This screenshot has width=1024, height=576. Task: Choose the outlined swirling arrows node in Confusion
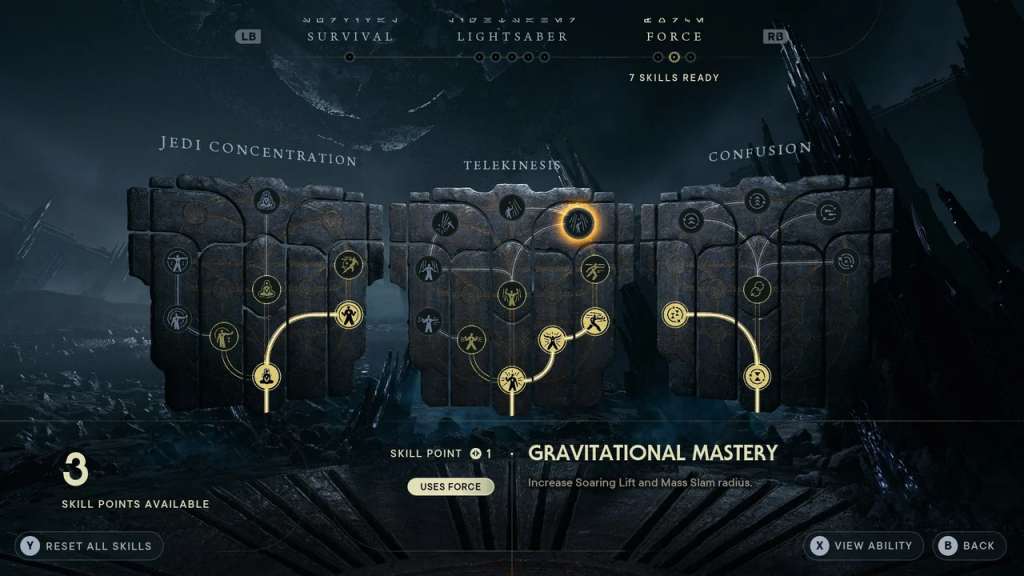point(847,261)
